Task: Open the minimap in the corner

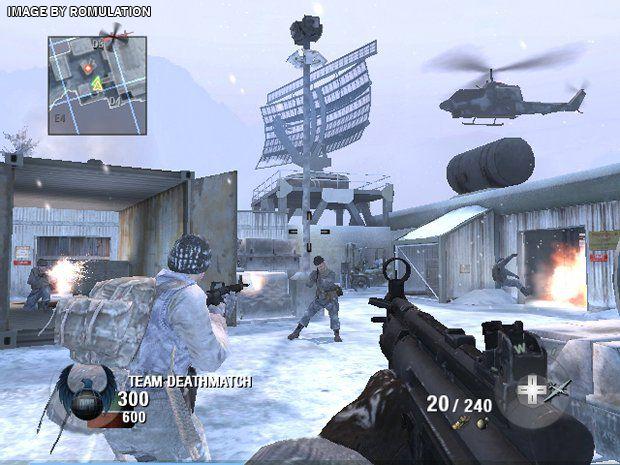Action: click(x=97, y=85)
